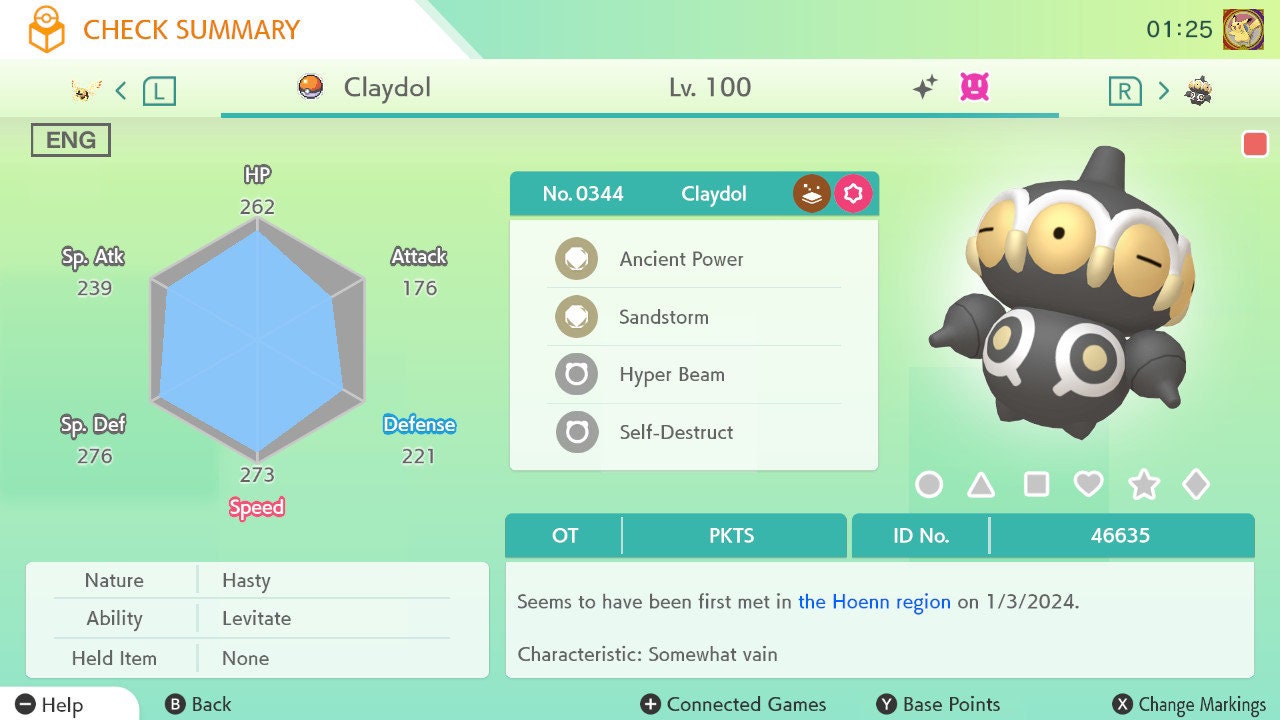The width and height of the screenshot is (1280, 720).
Task: Select the Sandstorm move row
Action: [664, 317]
